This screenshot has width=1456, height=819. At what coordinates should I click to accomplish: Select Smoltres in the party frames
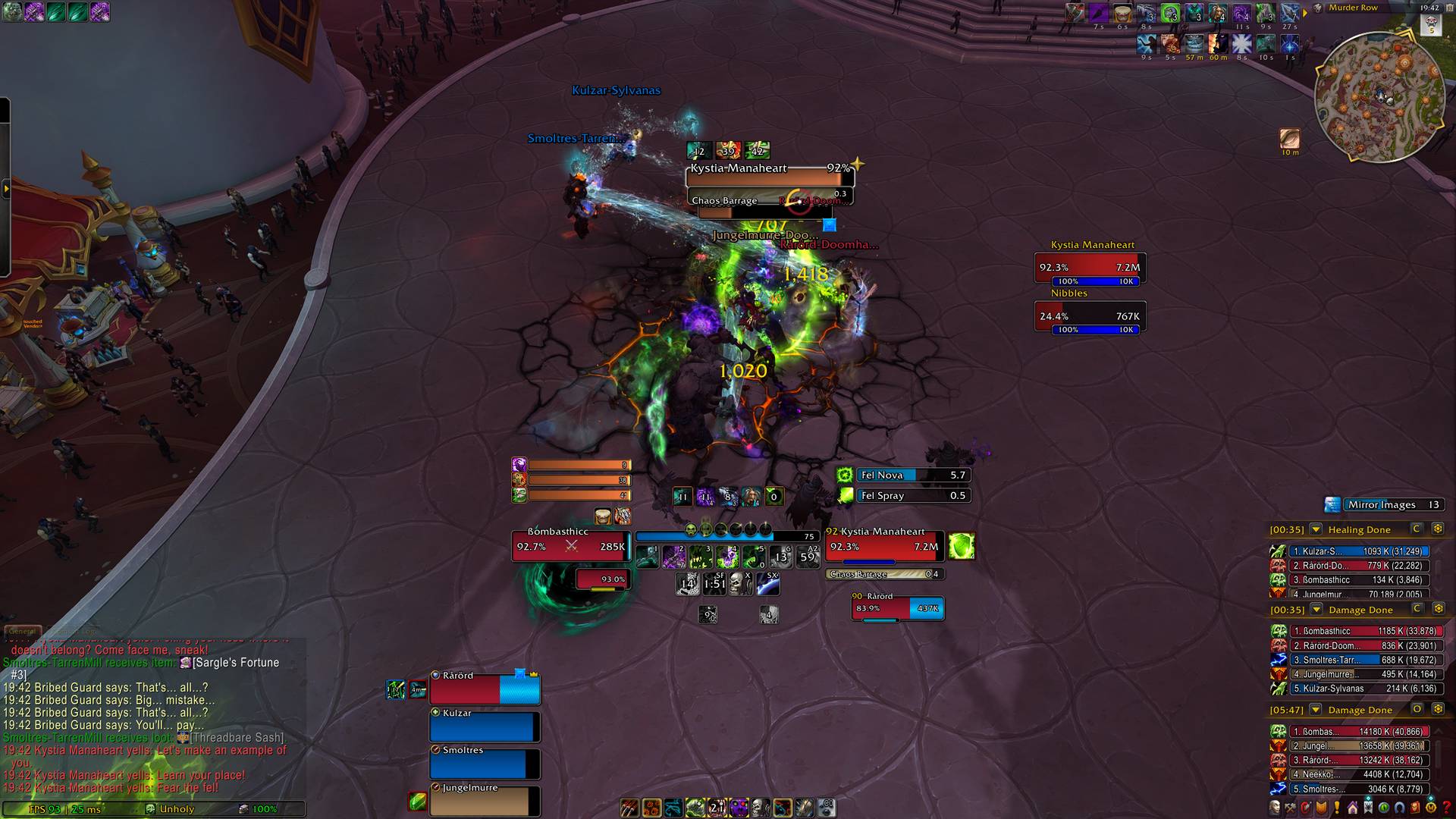pos(485,764)
